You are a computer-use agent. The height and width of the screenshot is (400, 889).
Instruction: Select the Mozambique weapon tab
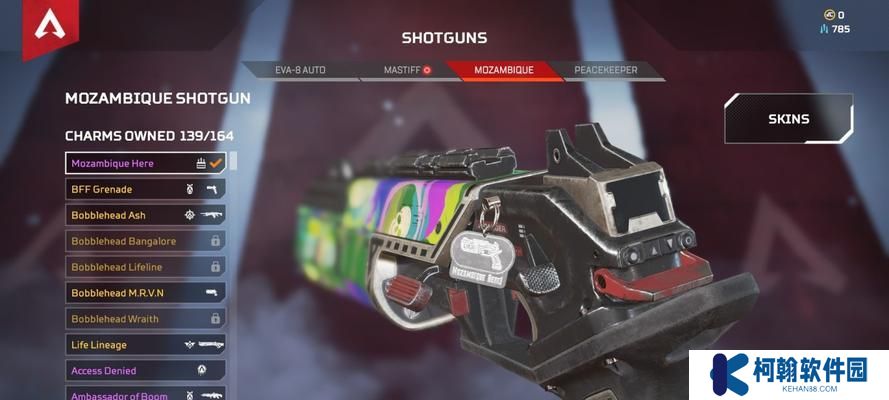coord(503,71)
